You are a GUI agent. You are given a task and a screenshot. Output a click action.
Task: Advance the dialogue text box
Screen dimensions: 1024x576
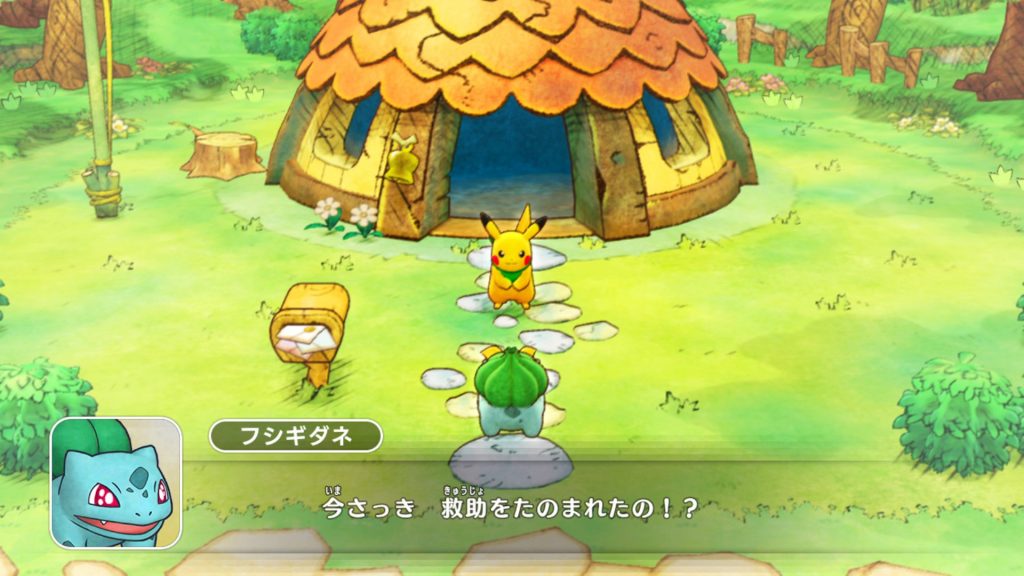600,507
